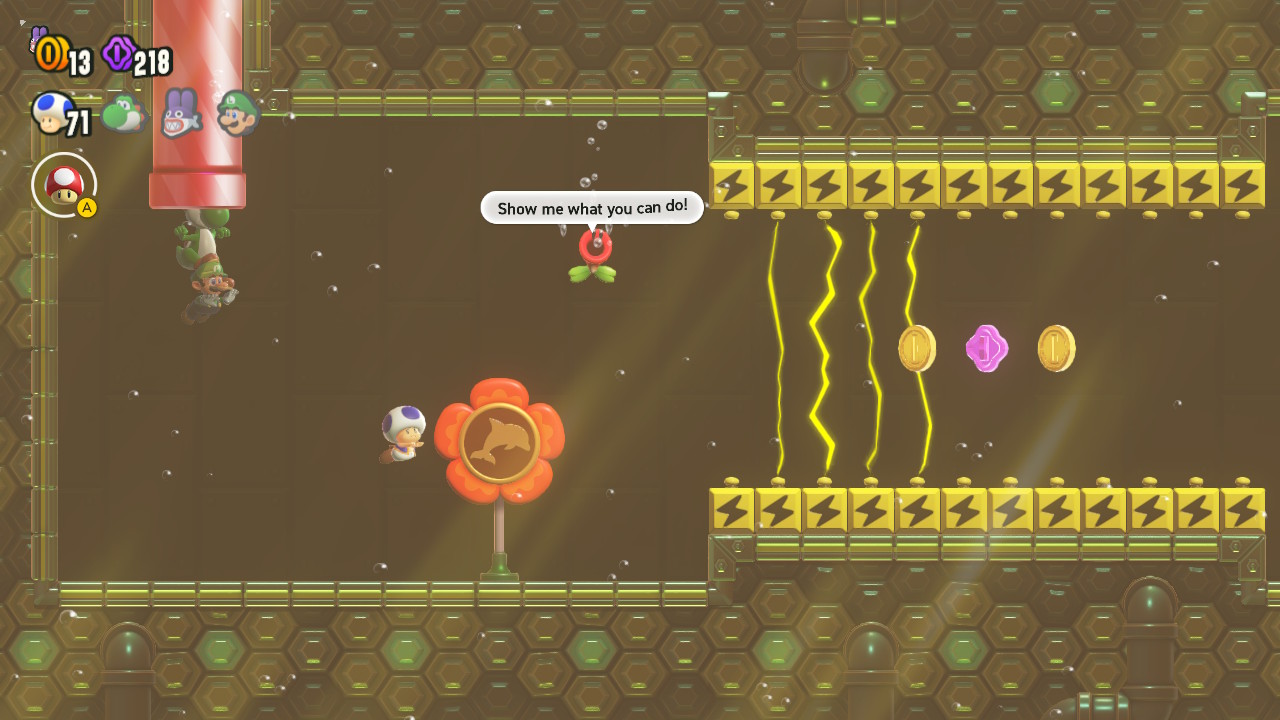Choose the green Yoshi player icon

point(122,115)
